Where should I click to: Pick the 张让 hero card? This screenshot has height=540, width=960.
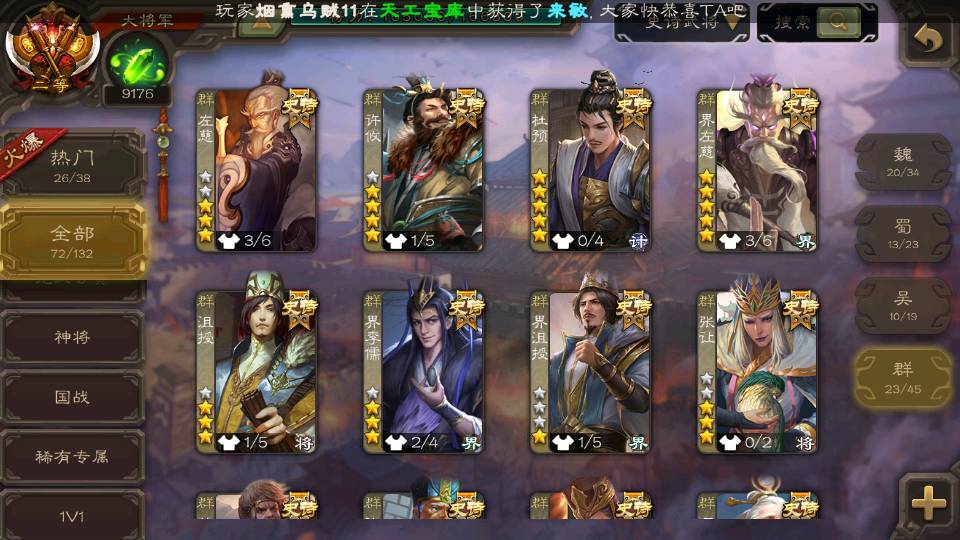tap(757, 372)
